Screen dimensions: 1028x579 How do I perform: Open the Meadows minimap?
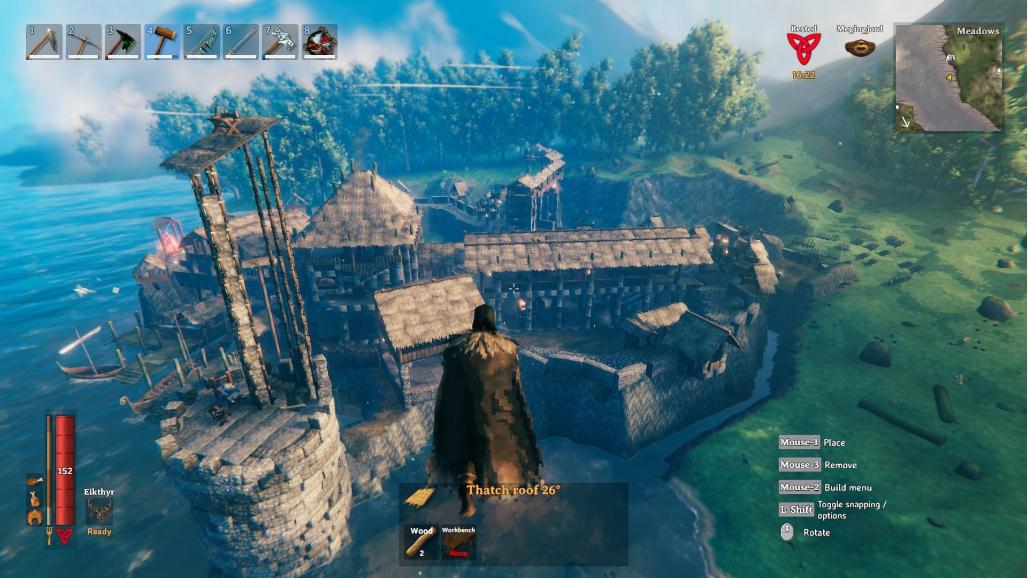(x=949, y=78)
